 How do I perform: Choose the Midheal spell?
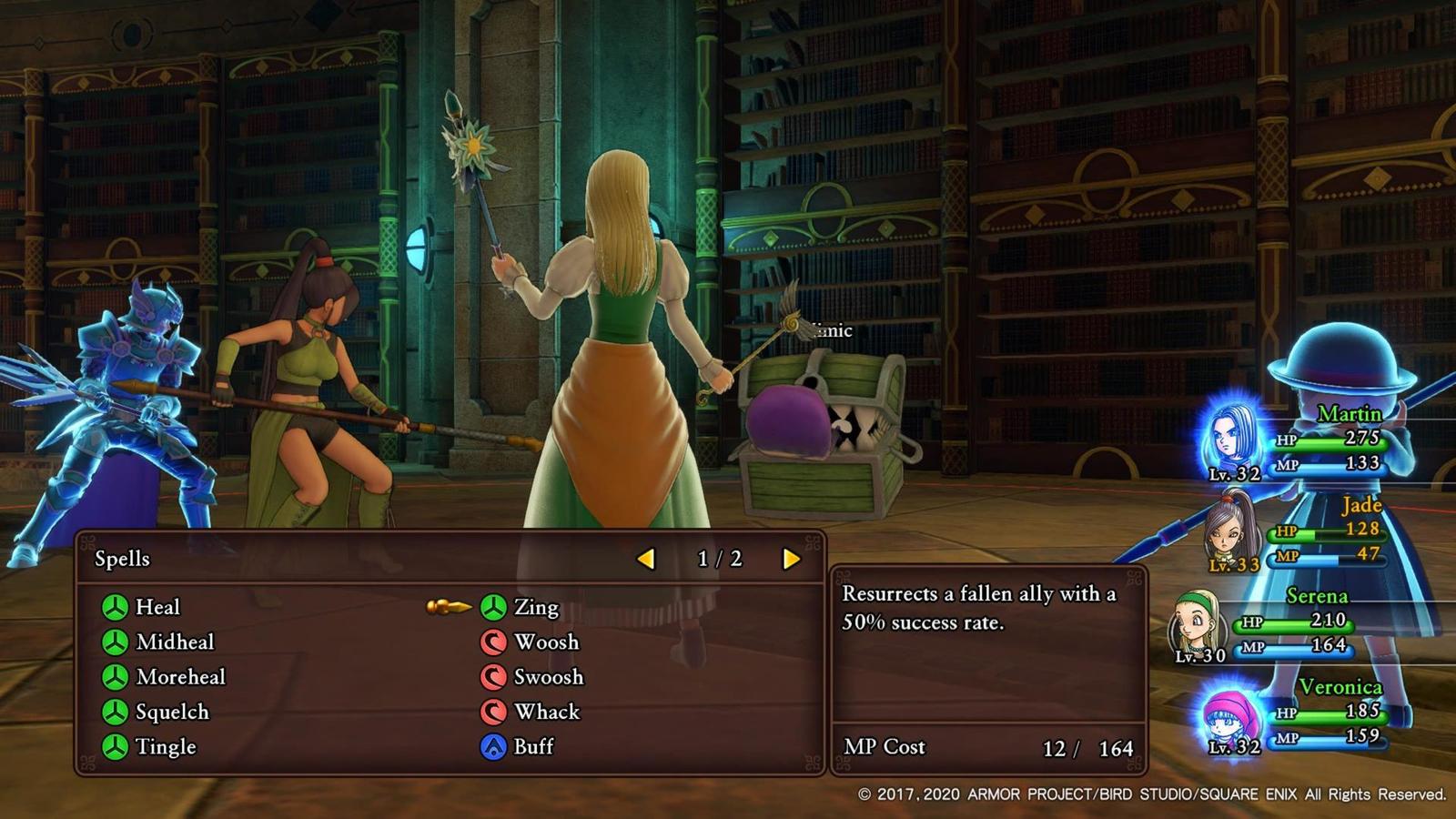point(174,642)
